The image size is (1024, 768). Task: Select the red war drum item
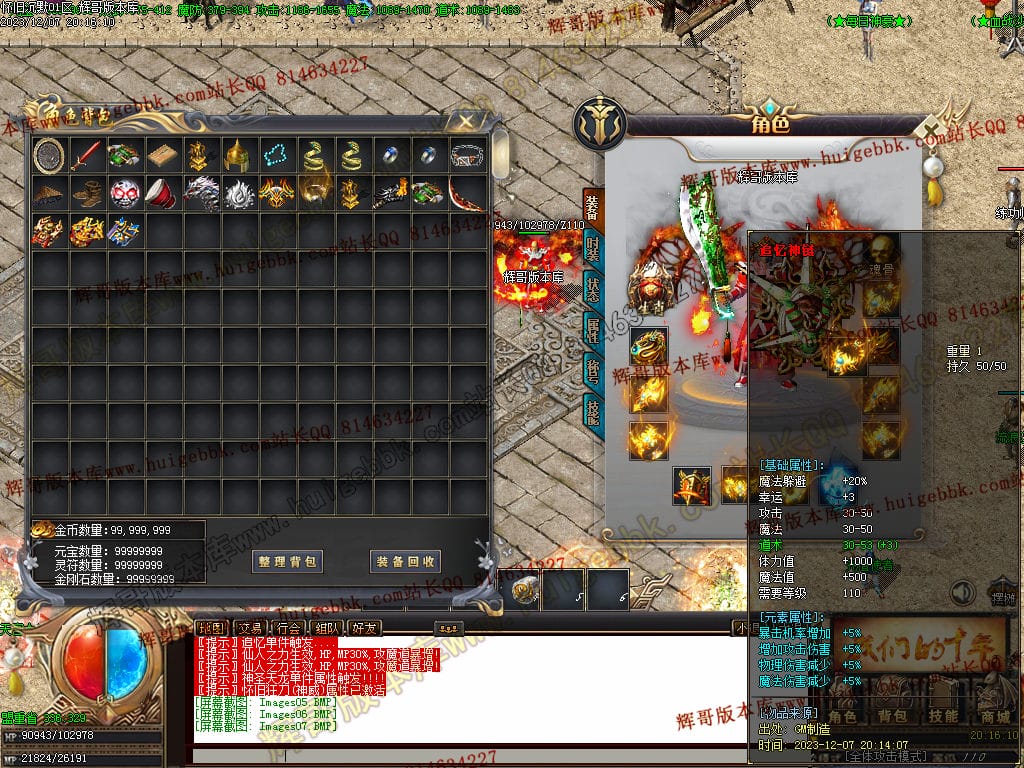[x=162, y=193]
